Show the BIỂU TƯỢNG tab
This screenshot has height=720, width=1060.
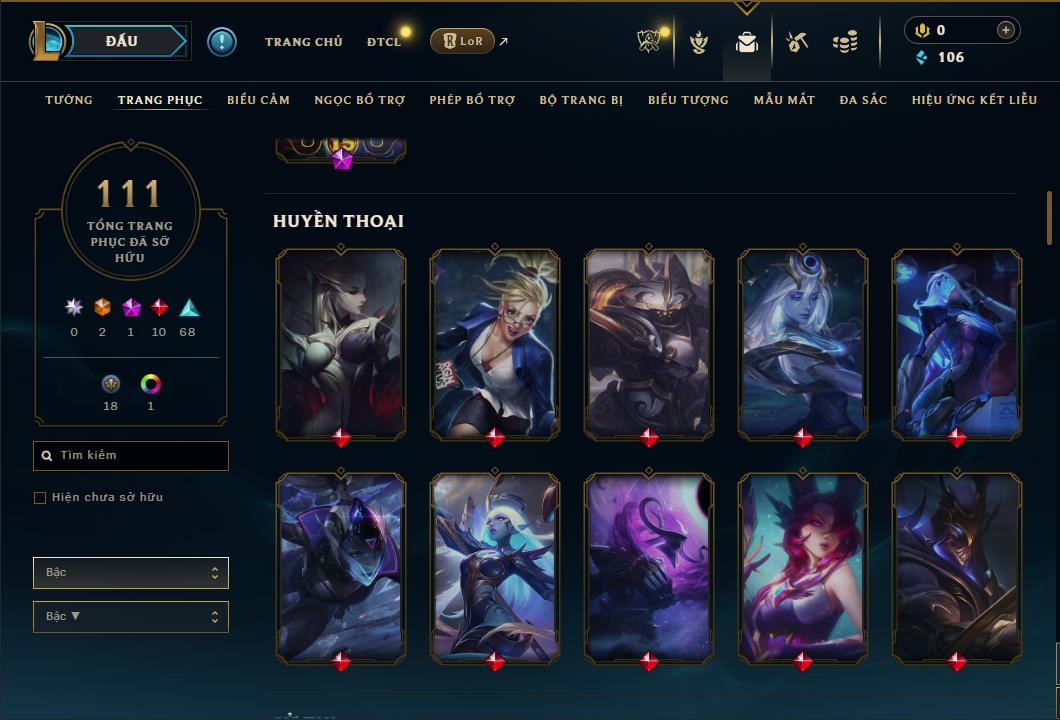click(x=688, y=100)
